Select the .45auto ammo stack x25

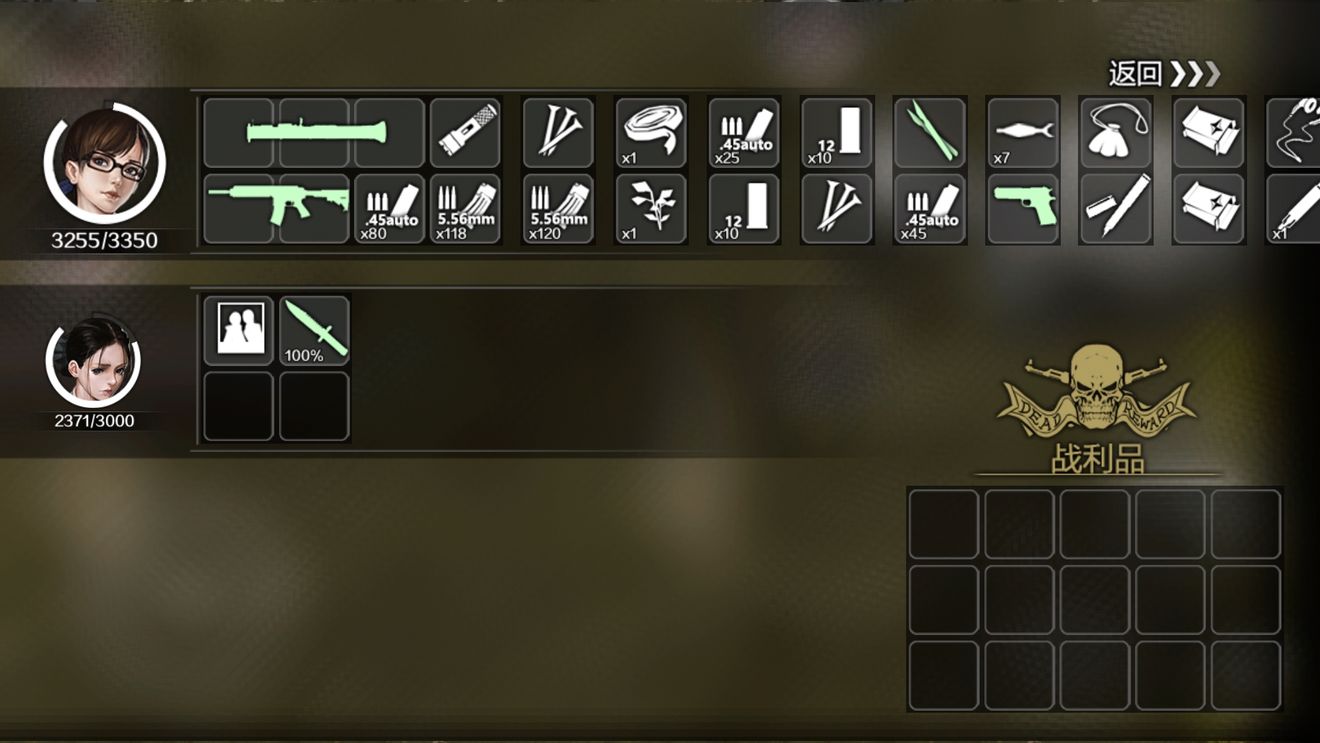(x=743, y=132)
